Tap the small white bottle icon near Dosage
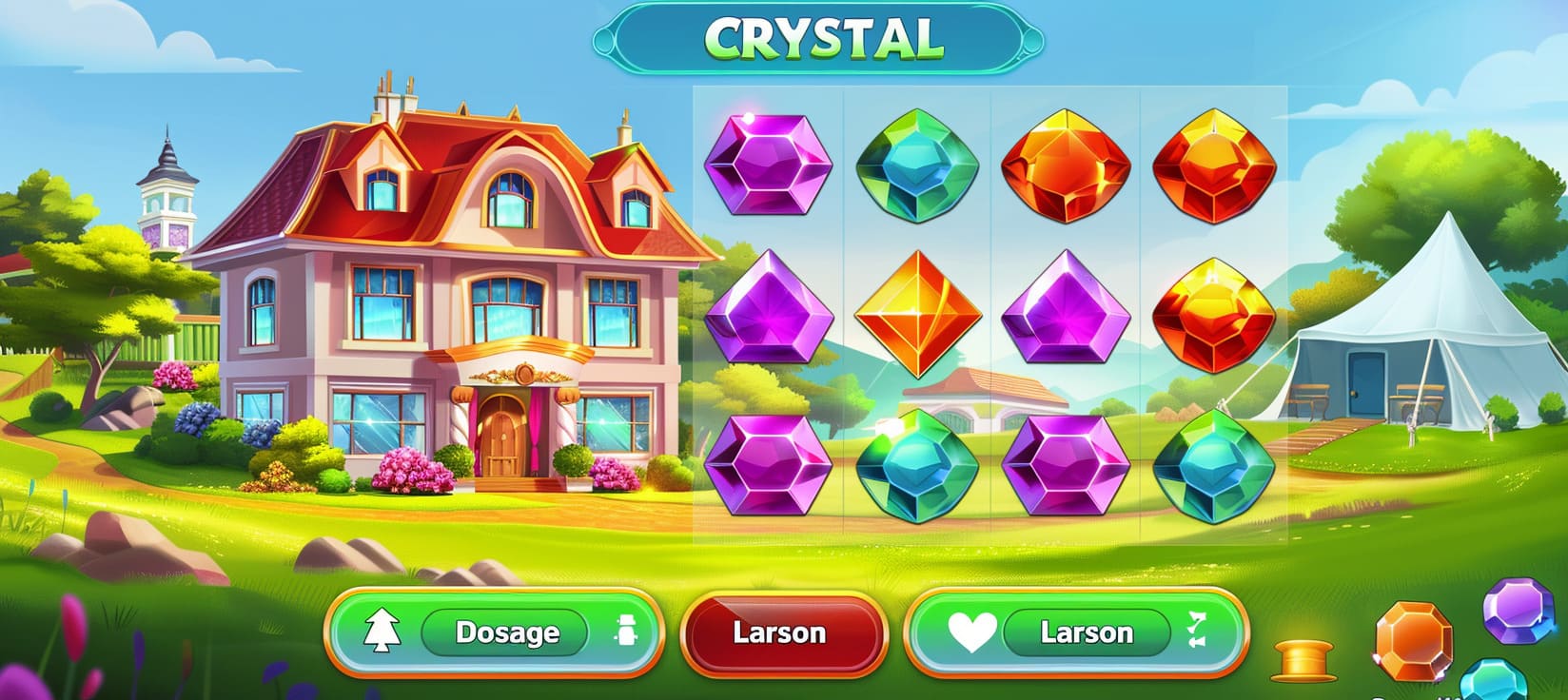 [627, 632]
